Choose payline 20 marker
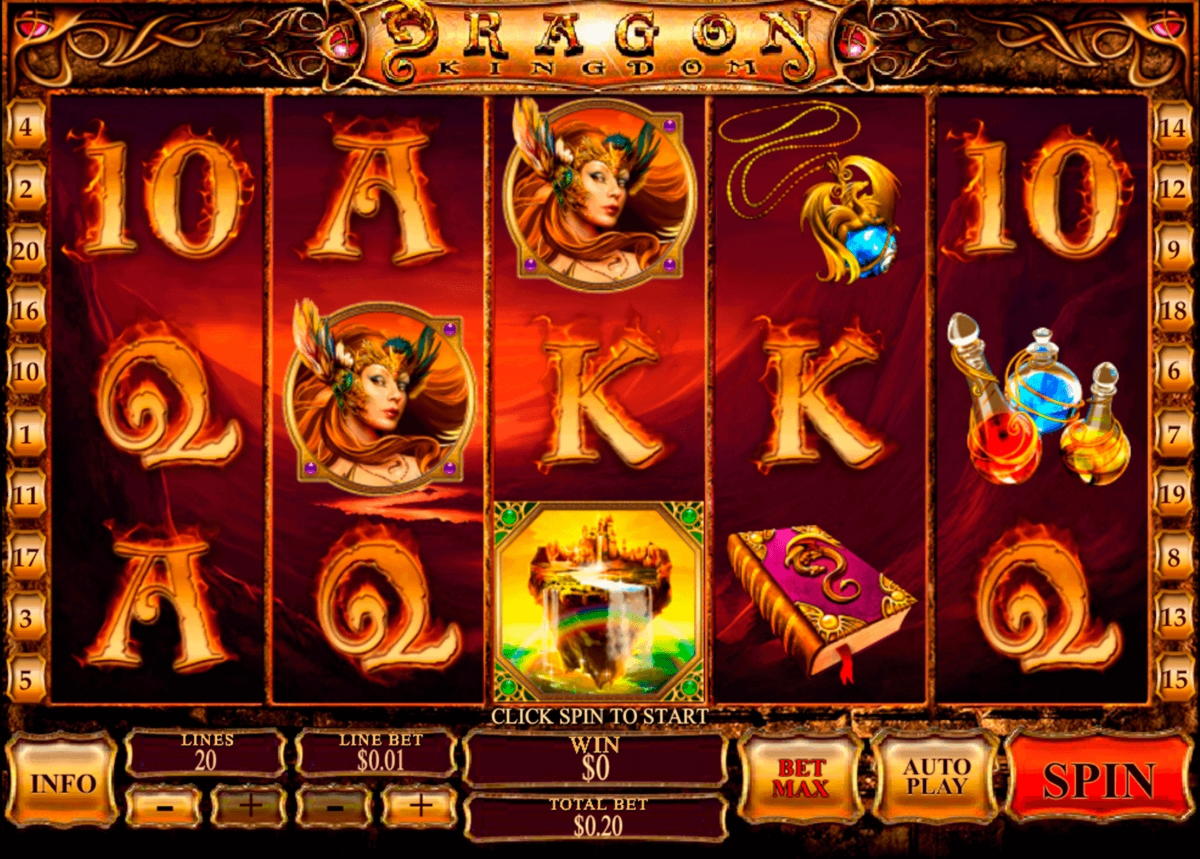 coord(26,250)
